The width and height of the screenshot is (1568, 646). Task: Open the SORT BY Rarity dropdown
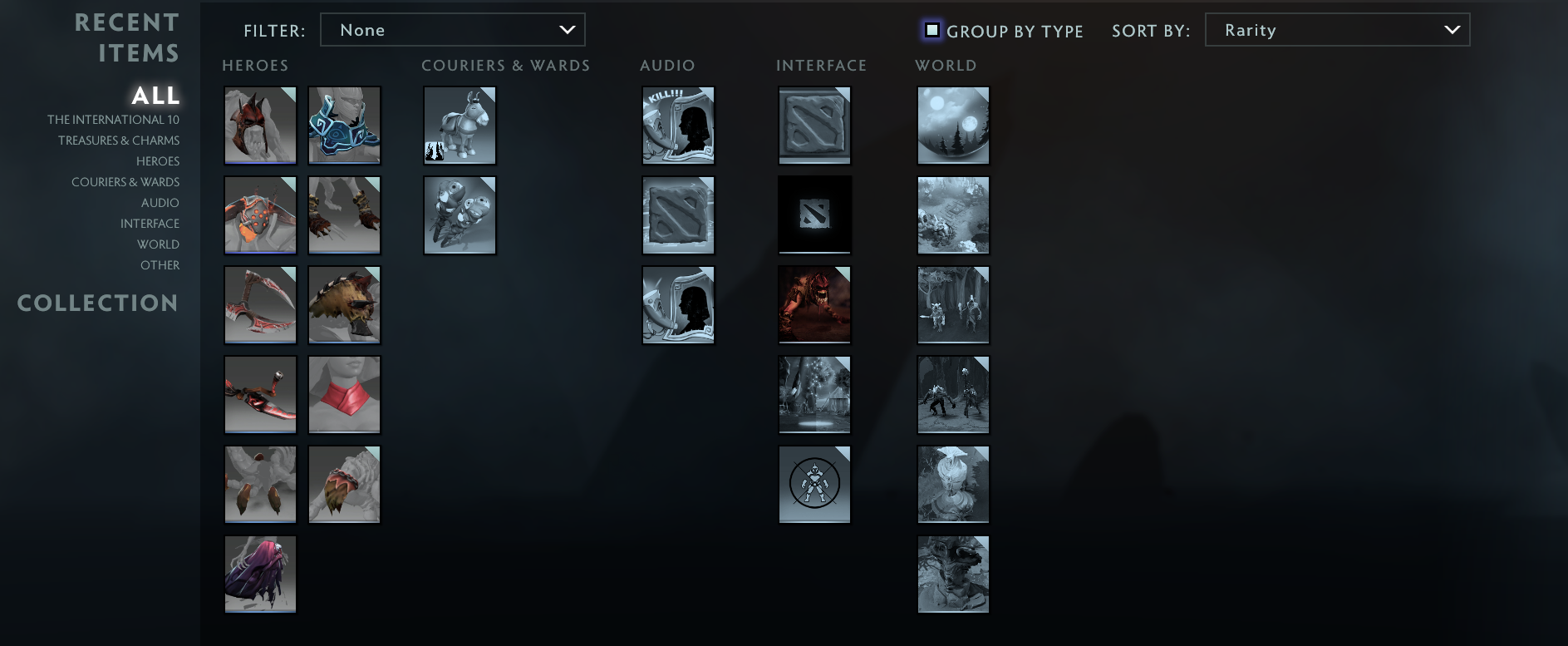pos(1336,29)
